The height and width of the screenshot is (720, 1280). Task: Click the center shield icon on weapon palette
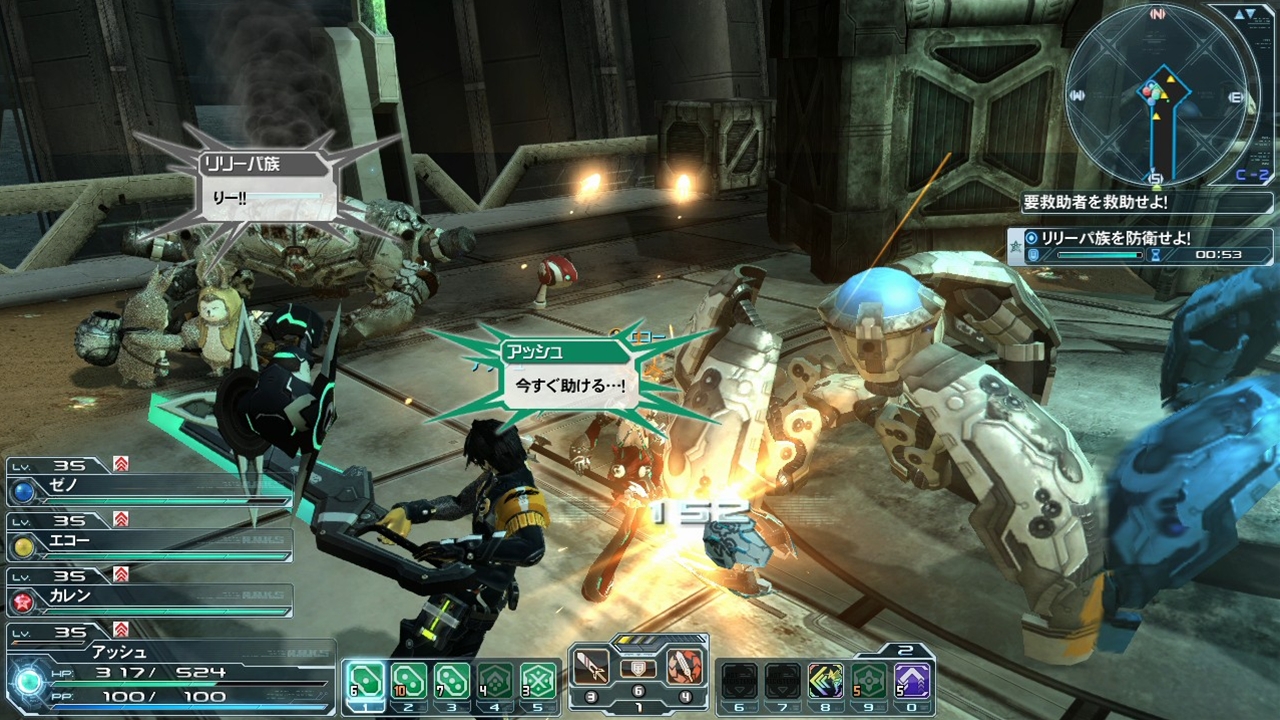(638, 670)
